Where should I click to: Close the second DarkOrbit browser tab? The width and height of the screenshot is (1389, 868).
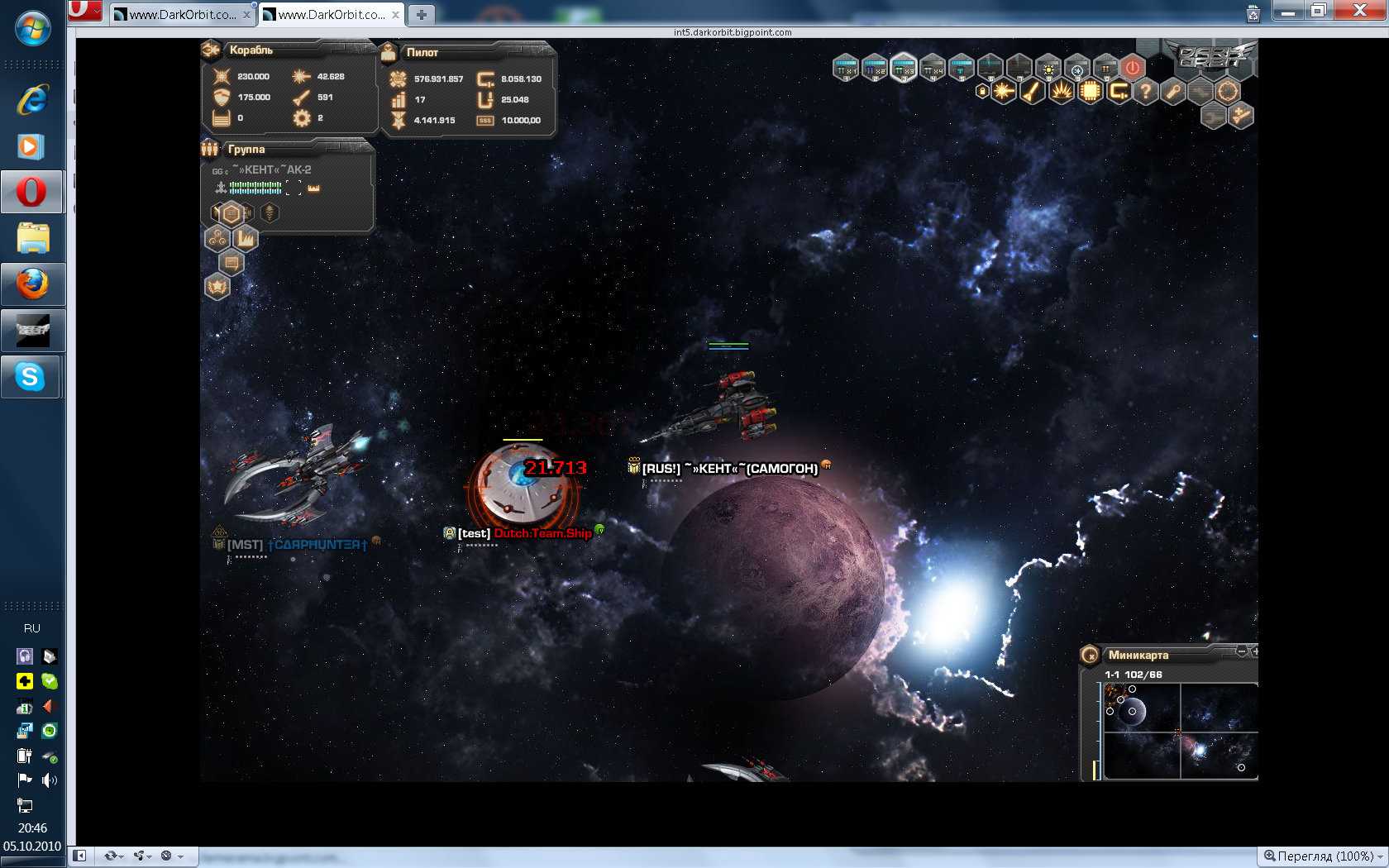click(395, 14)
